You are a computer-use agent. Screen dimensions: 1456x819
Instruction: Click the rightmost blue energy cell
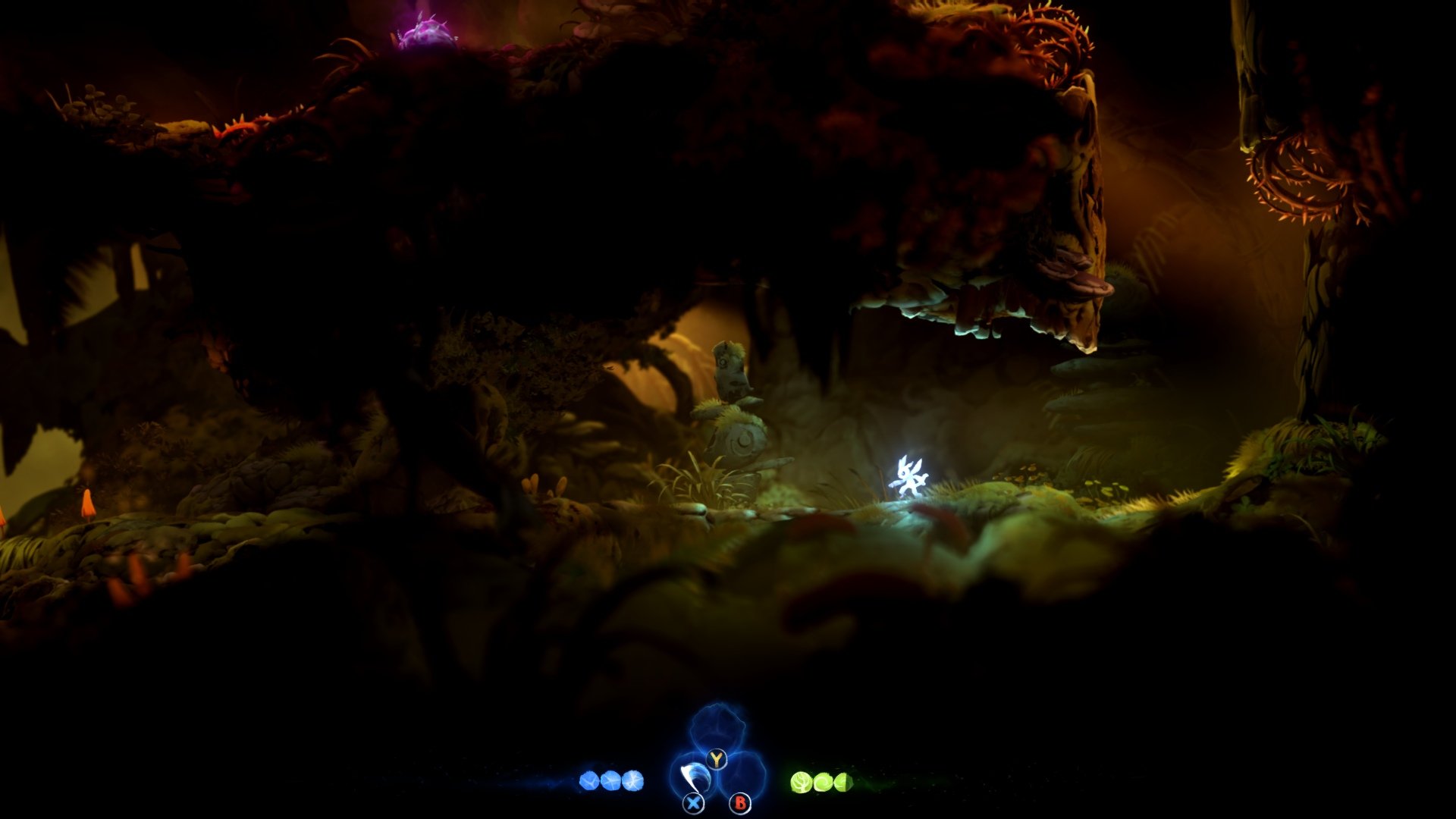632,781
